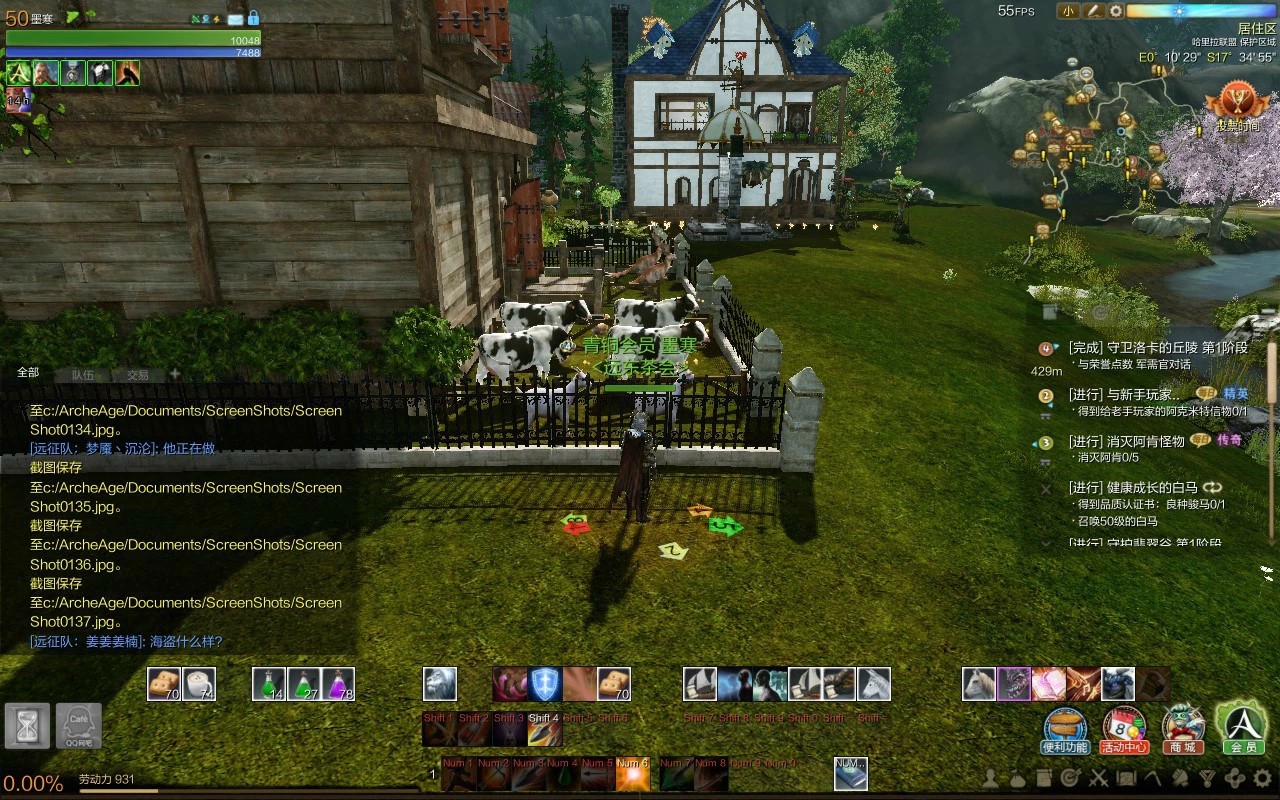Switch to the 交易 trade chat tab
The height and width of the screenshot is (800, 1280).
pyautogui.click(x=137, y=375)
